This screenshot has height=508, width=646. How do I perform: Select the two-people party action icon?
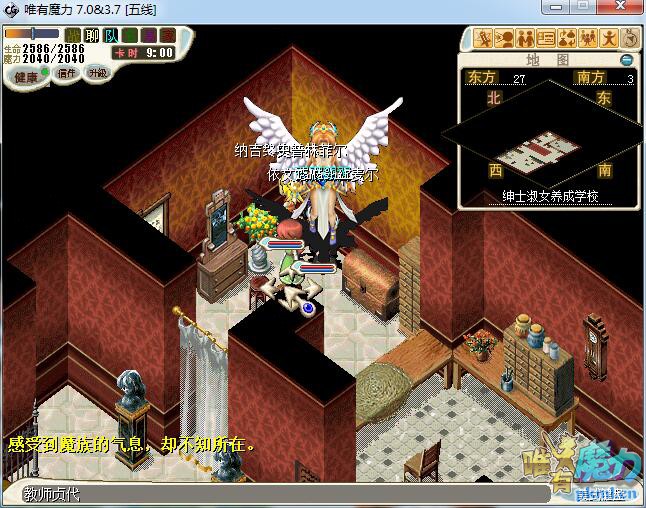(525, 39)
